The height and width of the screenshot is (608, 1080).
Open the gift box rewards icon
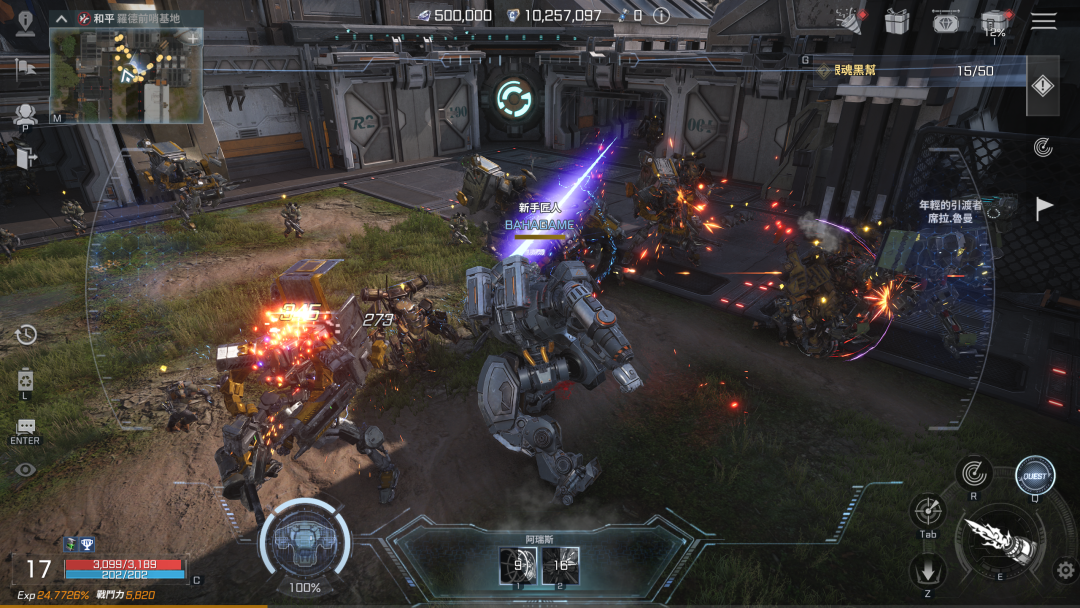(x=897, y=20)
